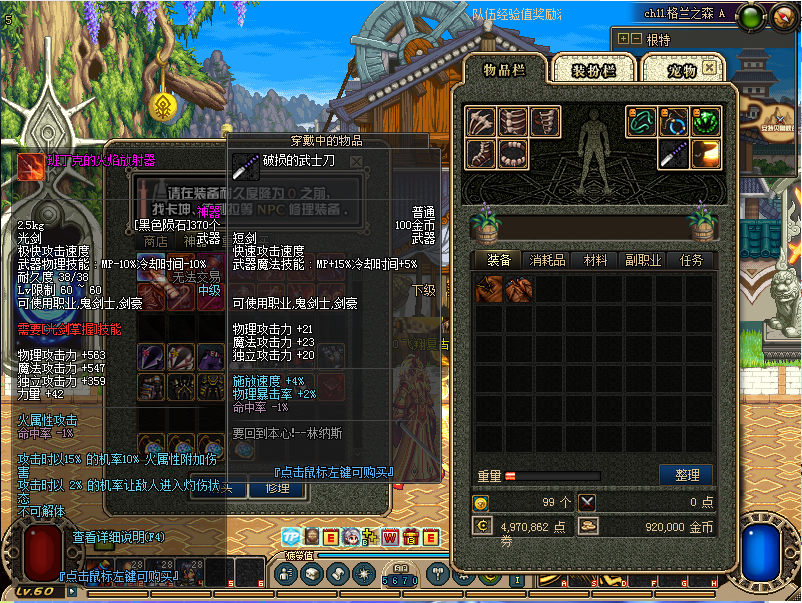Click the 修理 repair button
The height and width of the screenshot is (603, 802).
click(276, 488)
